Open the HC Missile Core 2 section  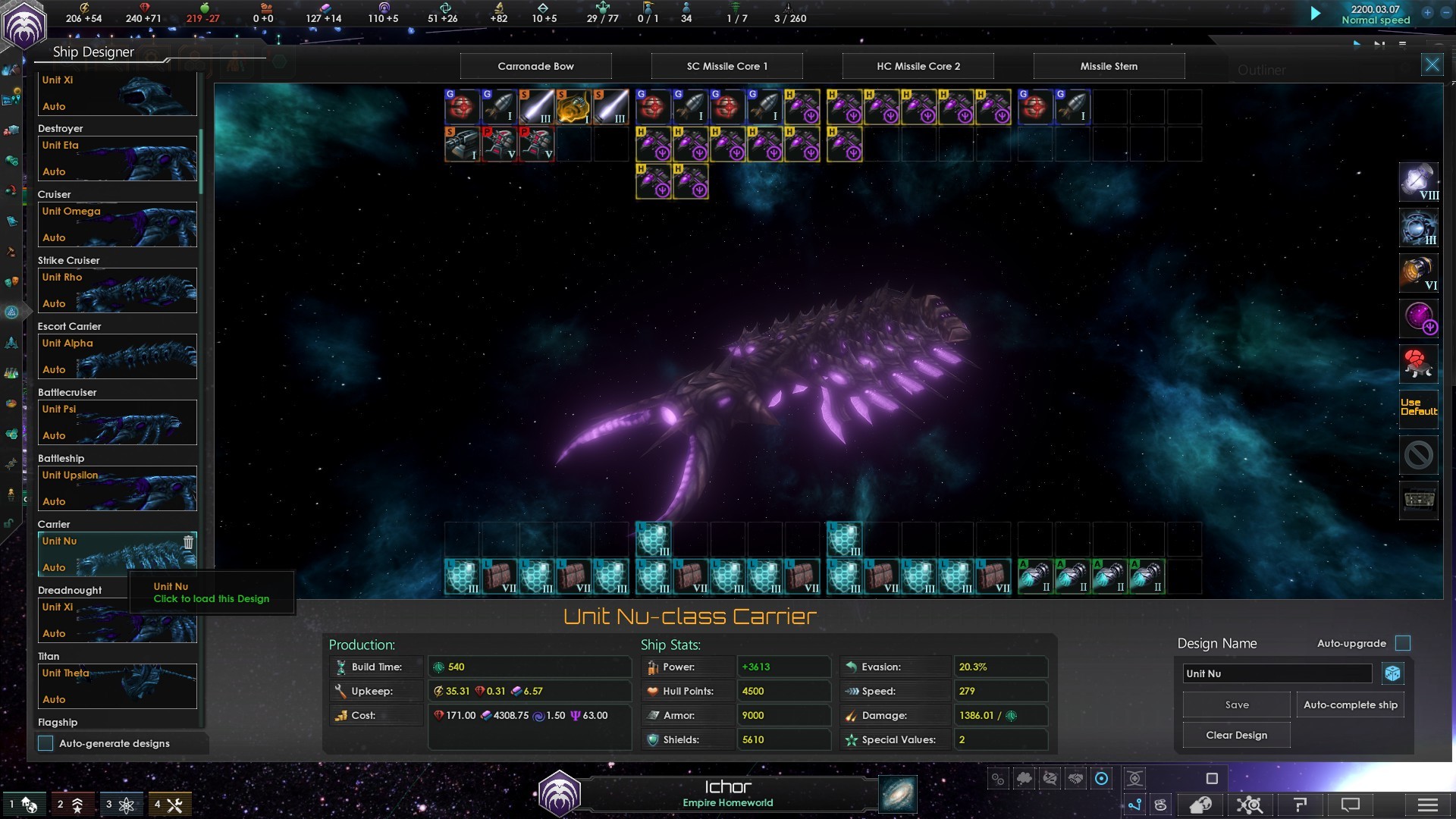coord(918,66)
